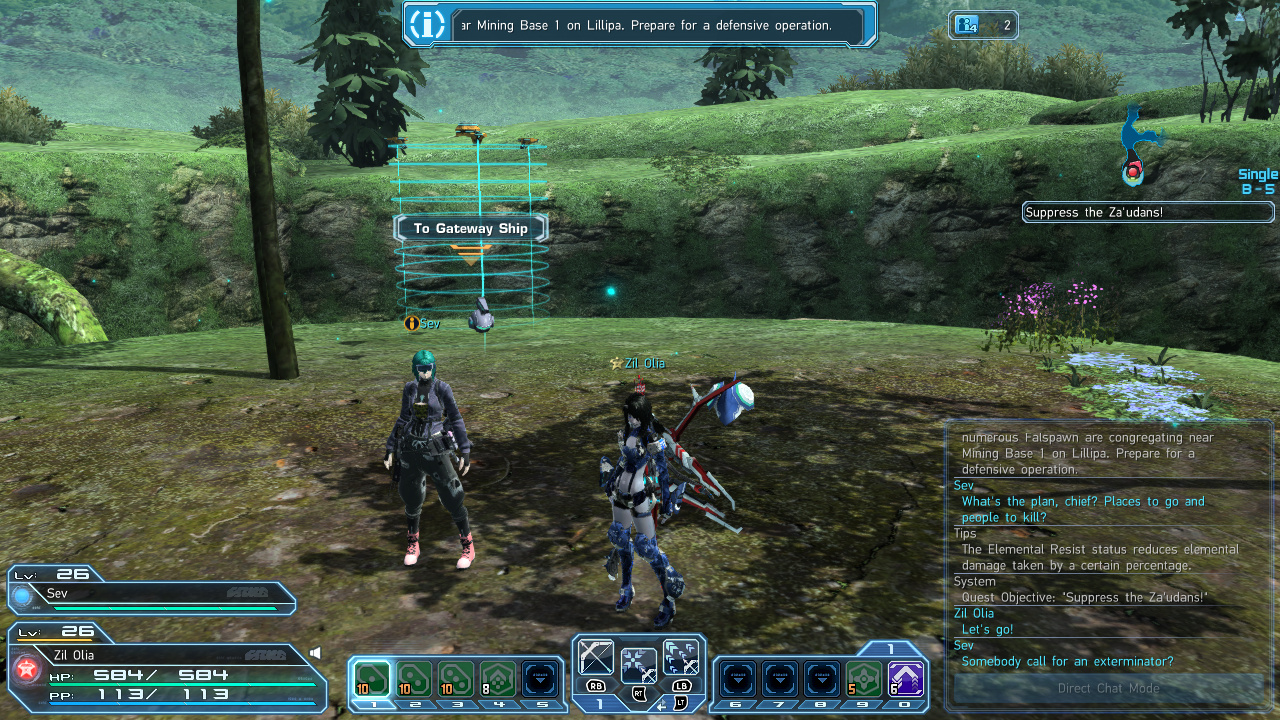Screen dimensions: 1280x720
Task: Activate the arrow volley photon art icon
Action: pos(681,658)
